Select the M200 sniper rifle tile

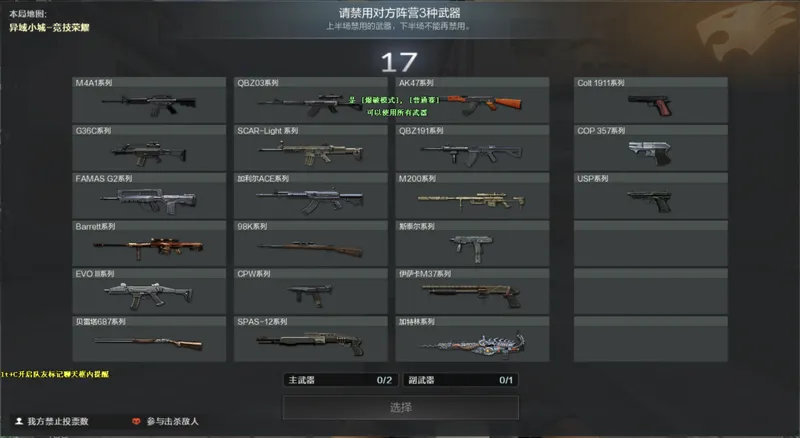click(472, 196)
